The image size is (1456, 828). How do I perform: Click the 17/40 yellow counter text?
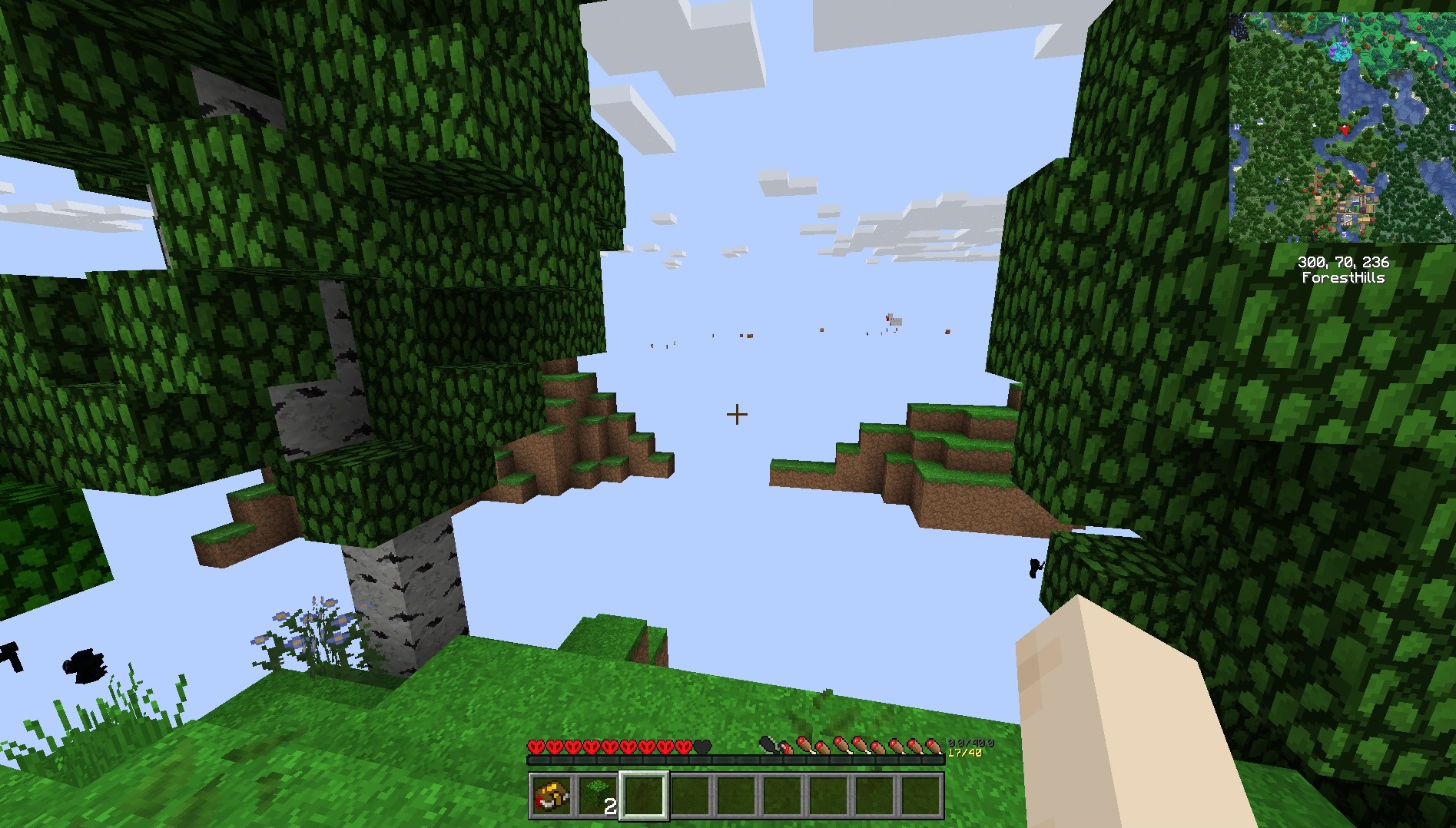[964, 753]
